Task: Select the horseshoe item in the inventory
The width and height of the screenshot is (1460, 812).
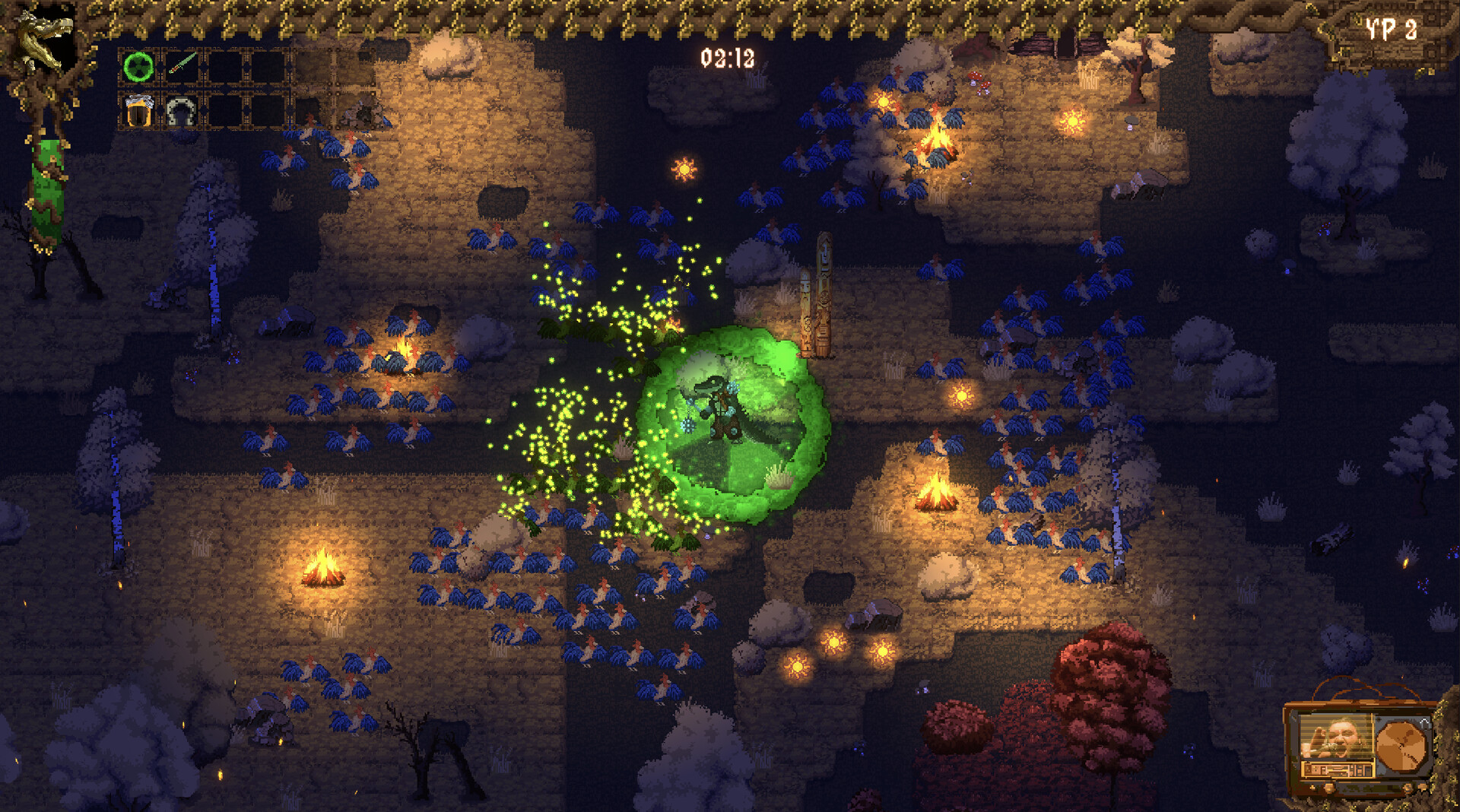Action: coord(182,112)
